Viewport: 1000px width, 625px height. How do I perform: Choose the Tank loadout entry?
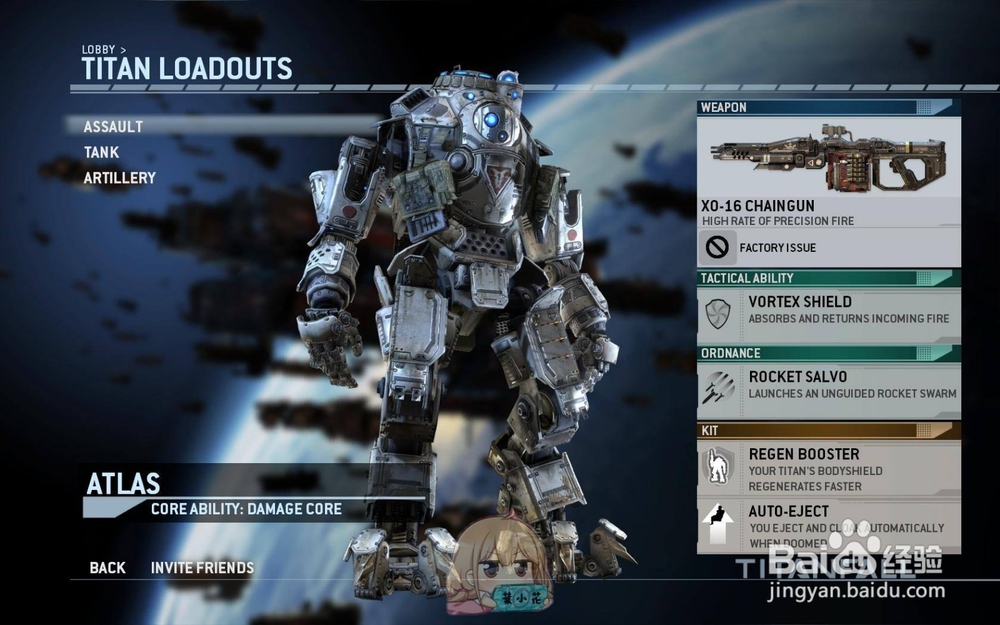tap(101, 153)
